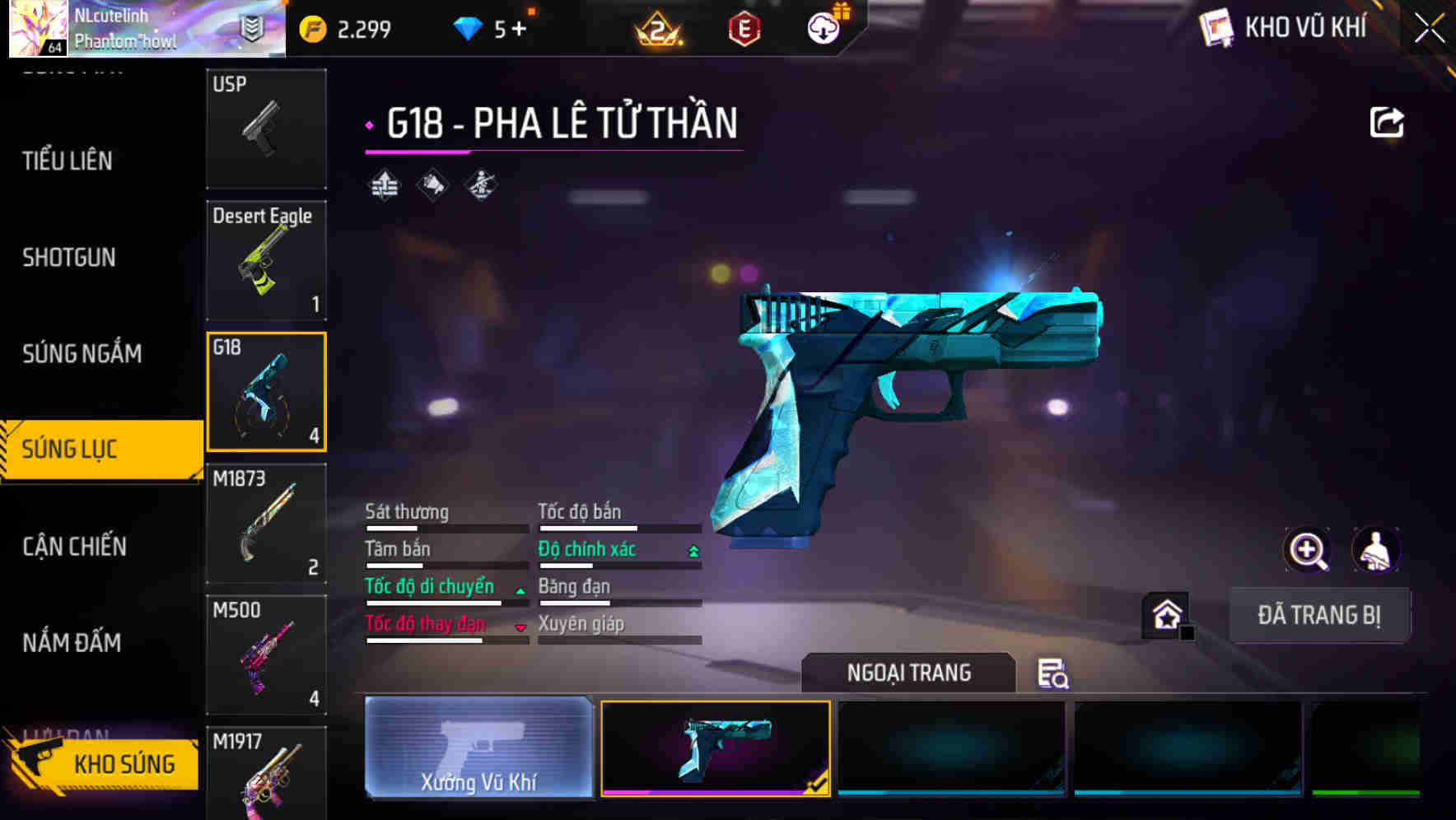
Task: Click Tốc độ thay đạn stat arrow
Action: [520, 626]
